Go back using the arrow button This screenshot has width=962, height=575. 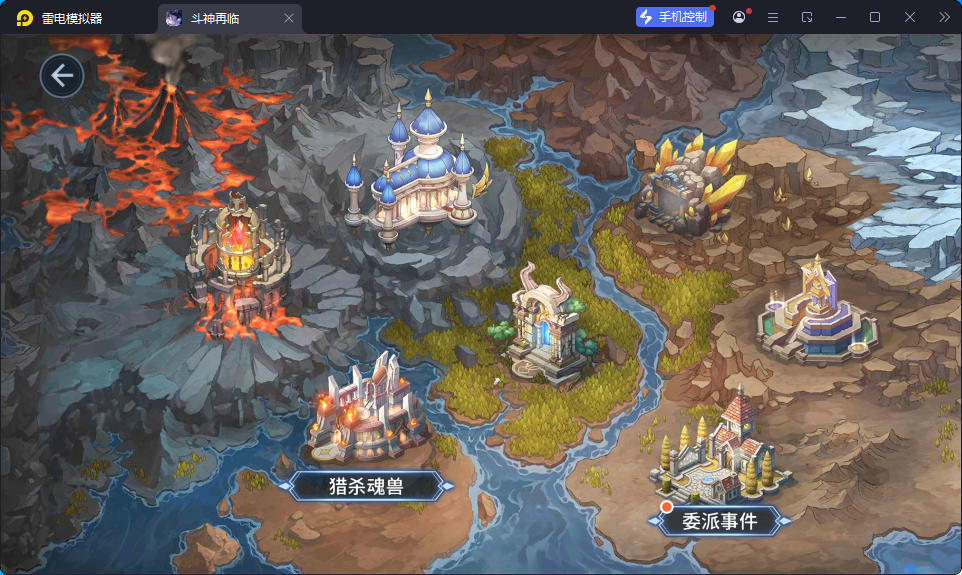click(x=62, y=76)
